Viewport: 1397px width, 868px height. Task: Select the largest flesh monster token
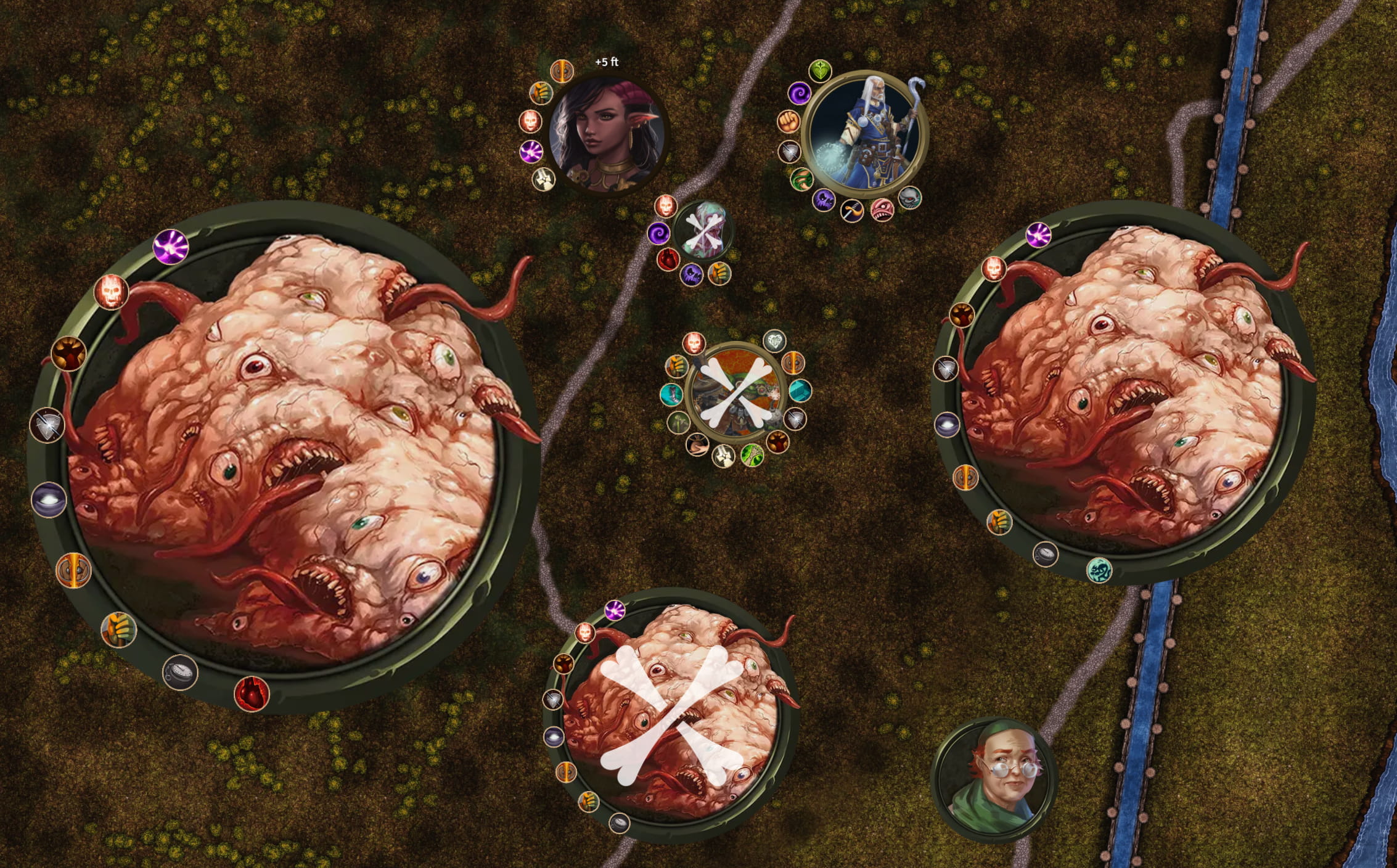click(x=285, y=456)
